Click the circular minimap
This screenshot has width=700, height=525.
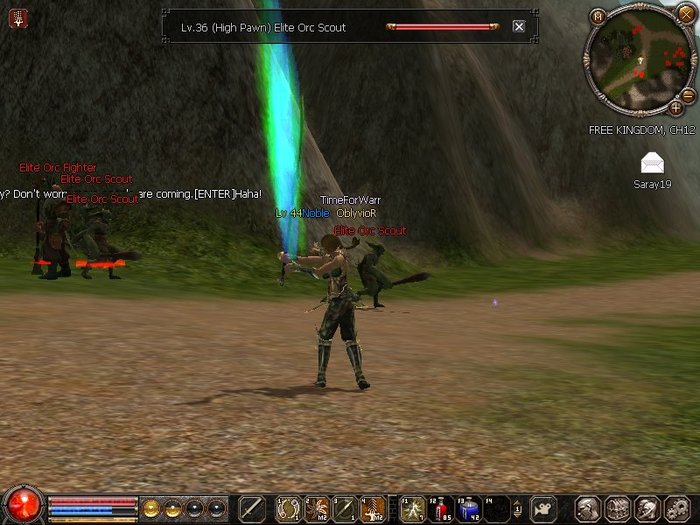tap(641, 58)
